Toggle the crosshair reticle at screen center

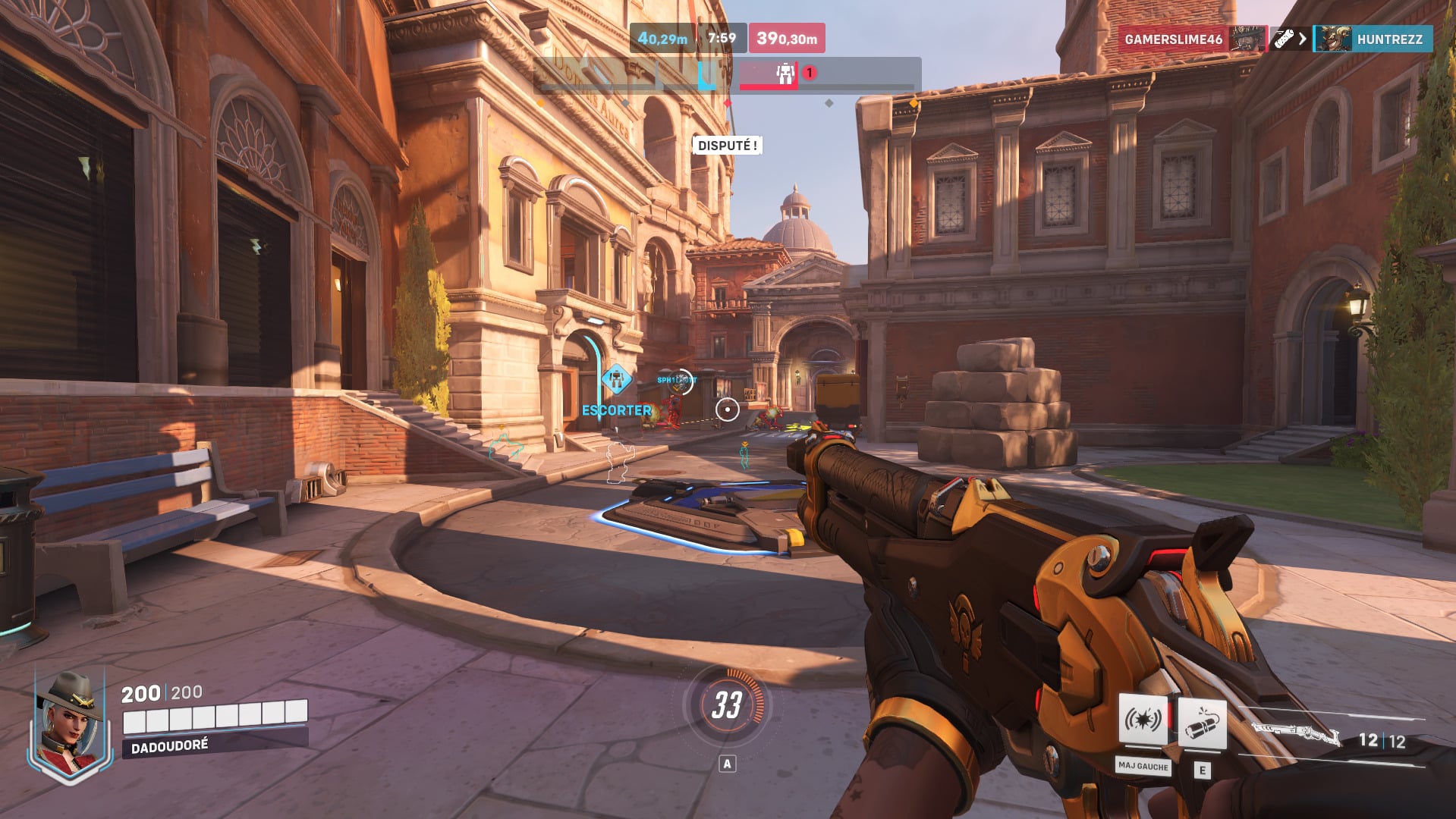[728, 408]
